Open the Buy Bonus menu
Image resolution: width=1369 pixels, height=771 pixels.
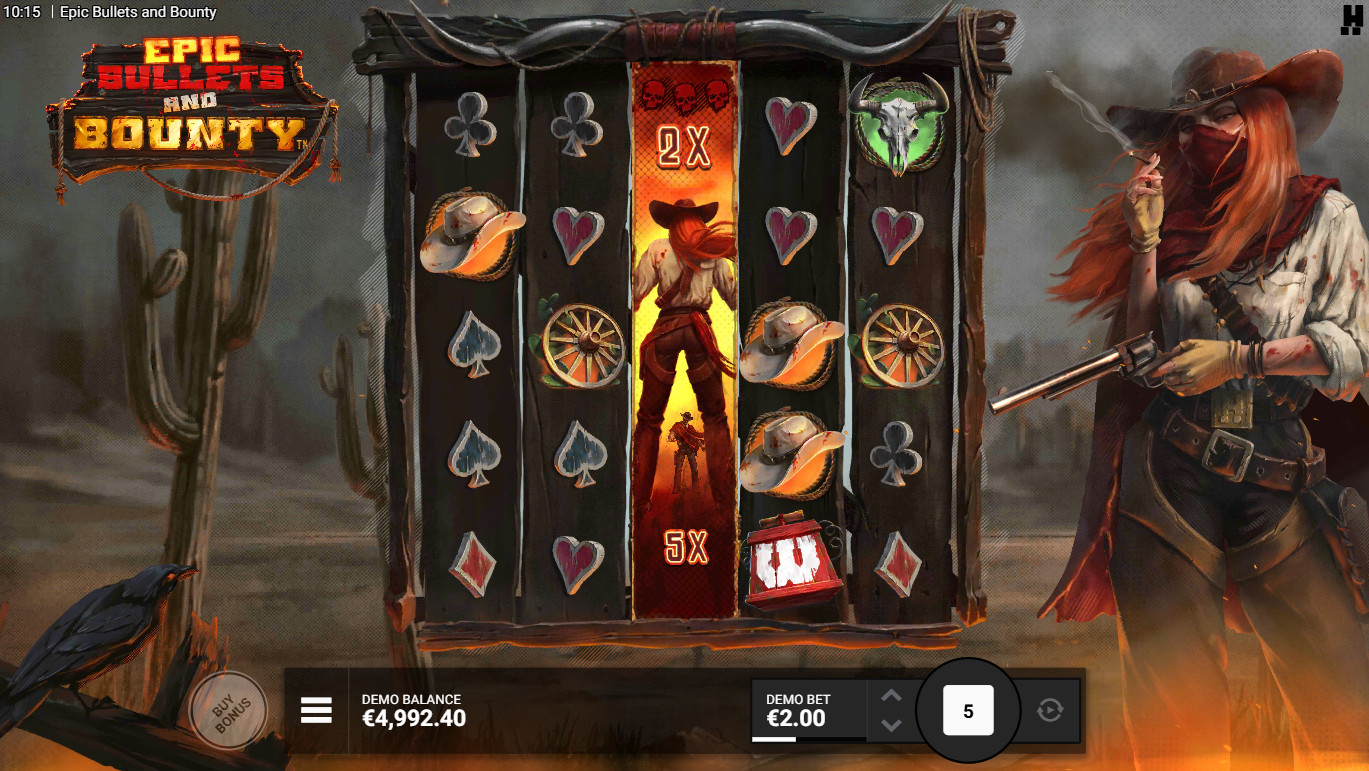228,710
